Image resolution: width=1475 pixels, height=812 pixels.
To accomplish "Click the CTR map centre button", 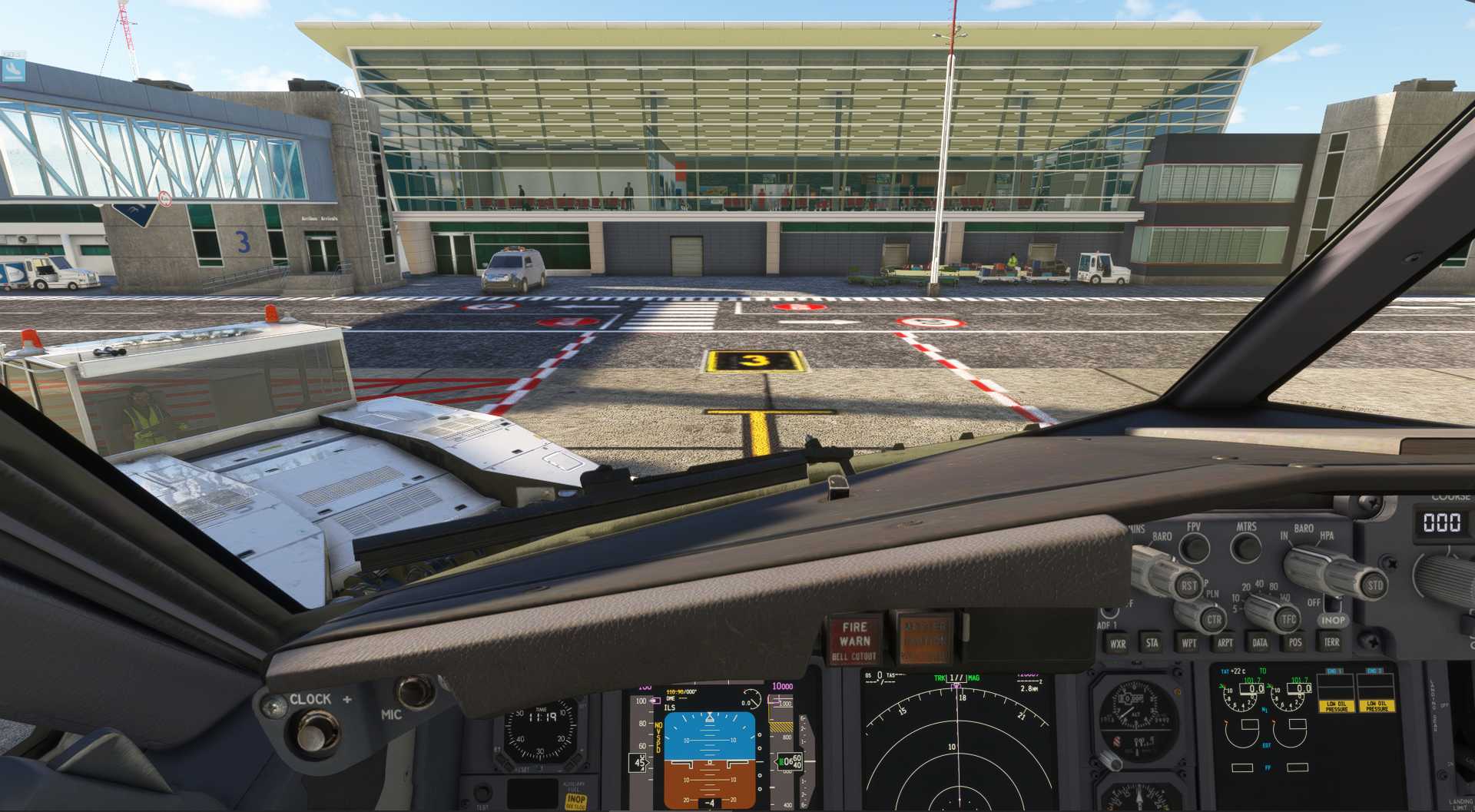I will point(1213,620).
